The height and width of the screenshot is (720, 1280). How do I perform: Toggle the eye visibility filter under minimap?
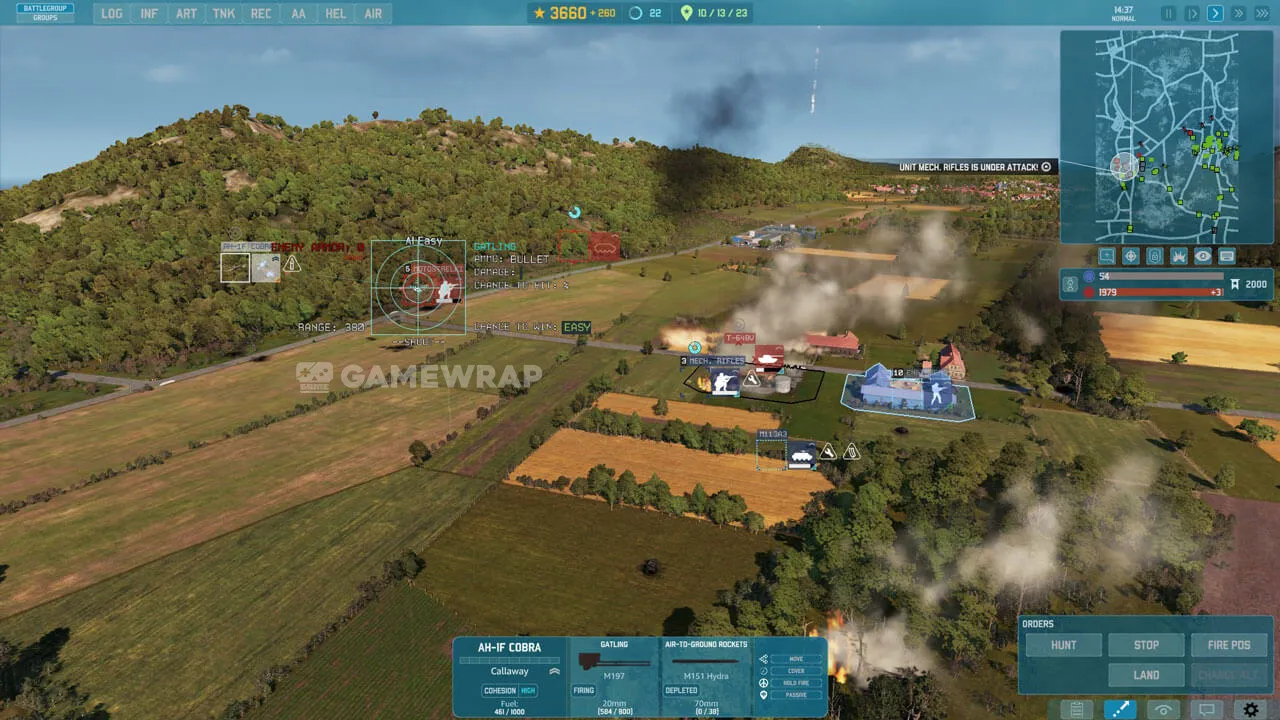[1203, 256]
